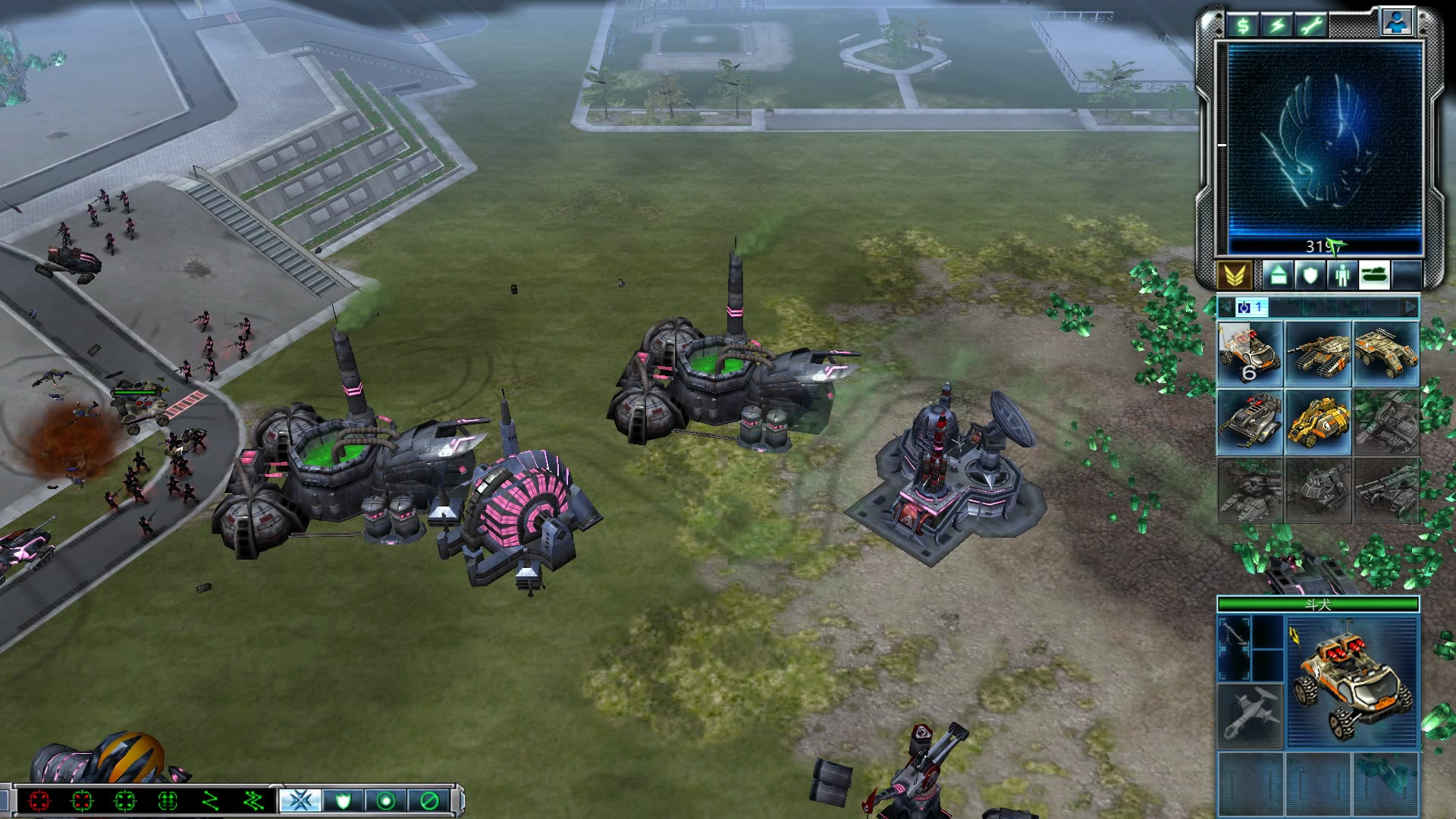Select the red aggressive attack-move command

coord(40,801)
